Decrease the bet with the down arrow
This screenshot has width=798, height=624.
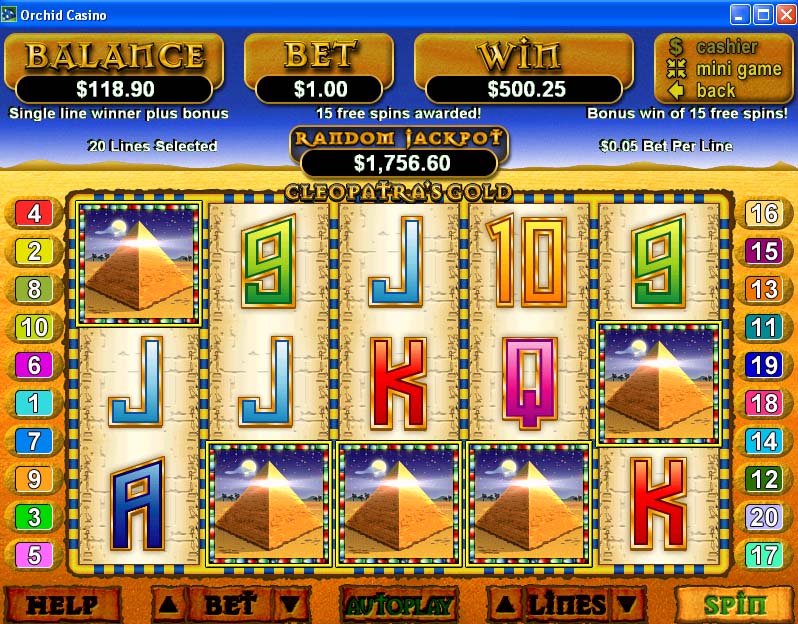coord(288,604)
